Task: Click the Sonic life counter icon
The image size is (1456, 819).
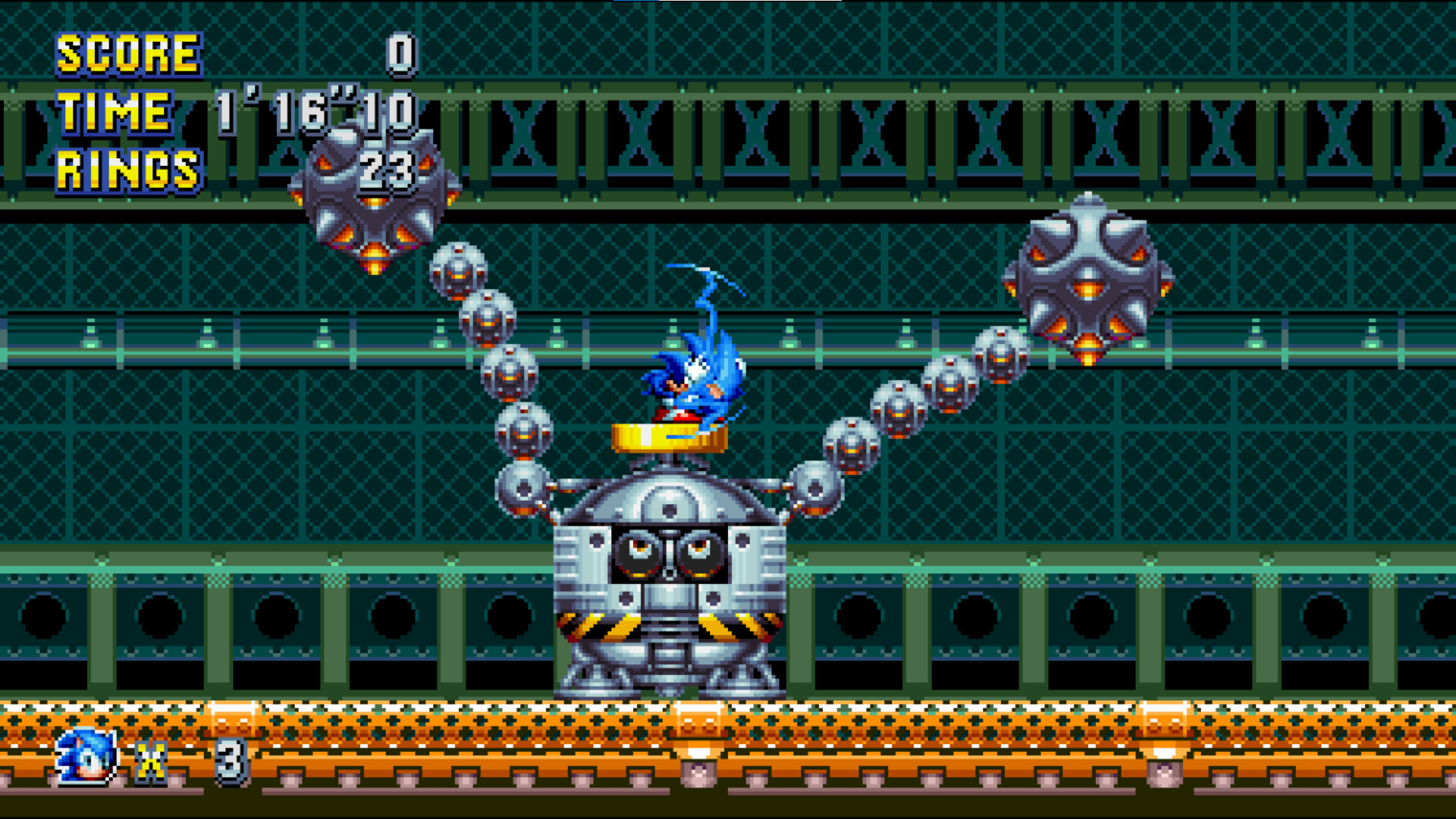Action: pos(86,757)
